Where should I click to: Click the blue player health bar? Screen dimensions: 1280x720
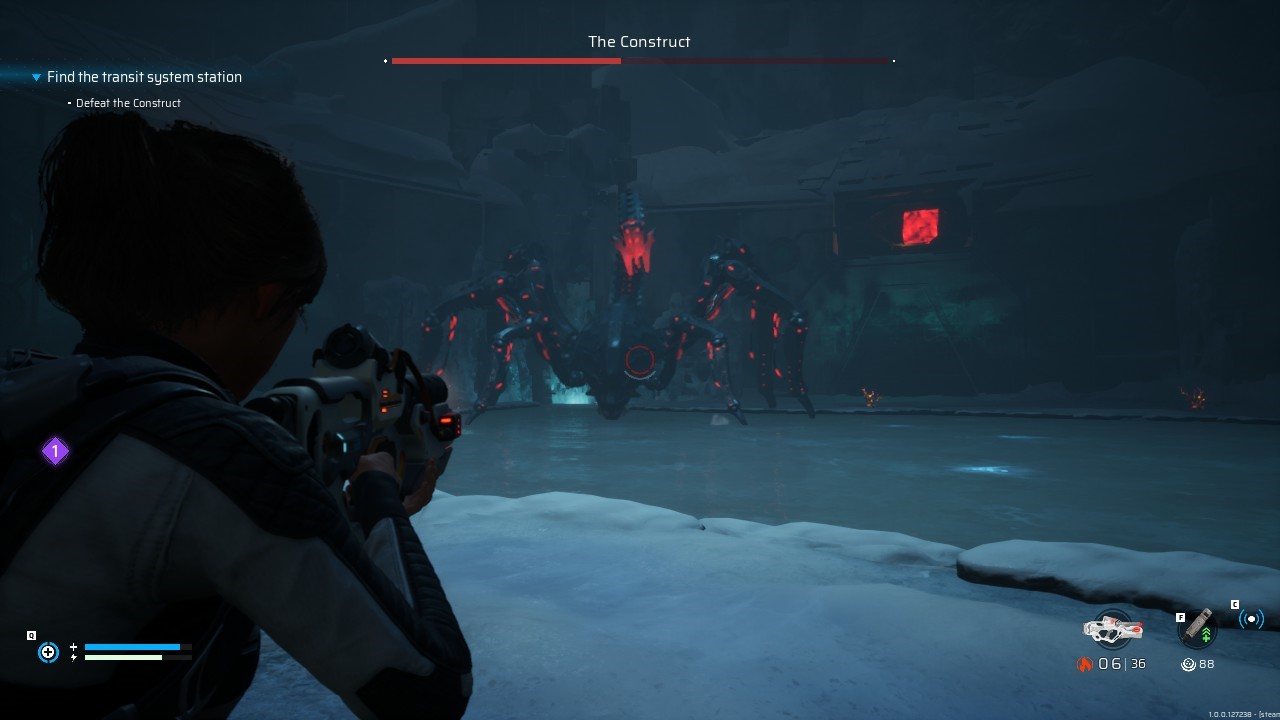(133, 646)
